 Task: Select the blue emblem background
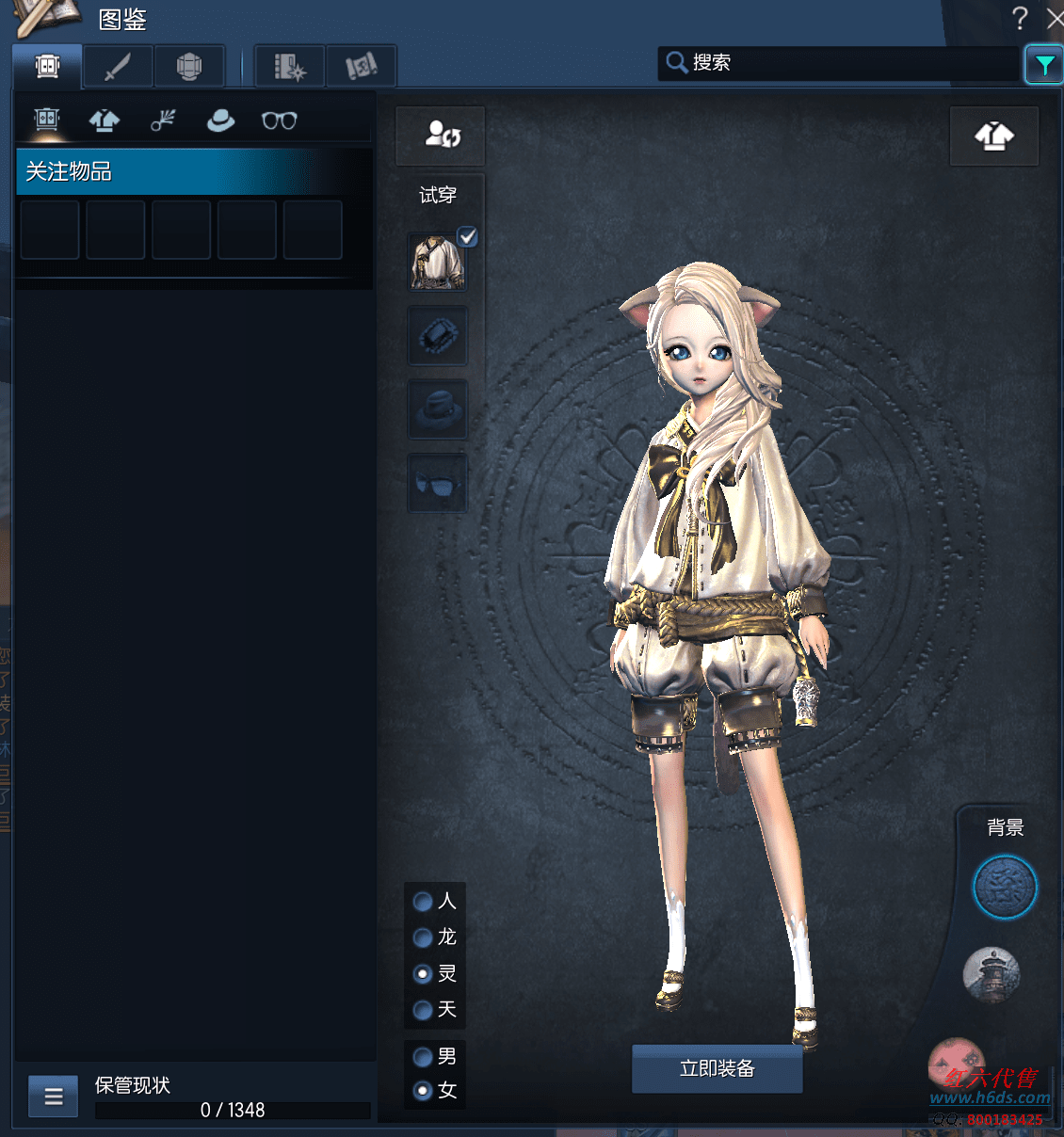pos(1004,888)
